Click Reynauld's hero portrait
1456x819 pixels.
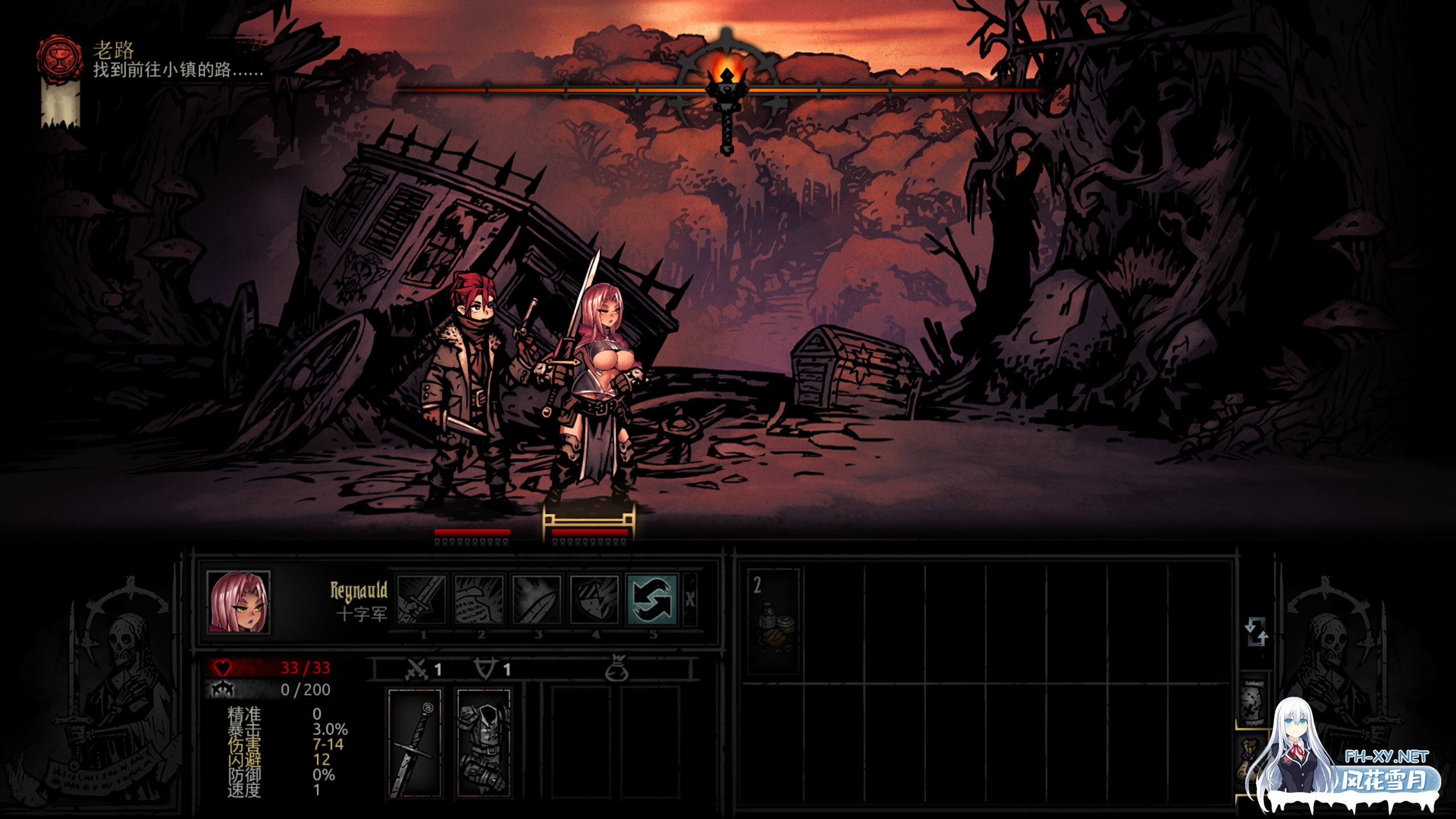[238, 602]
